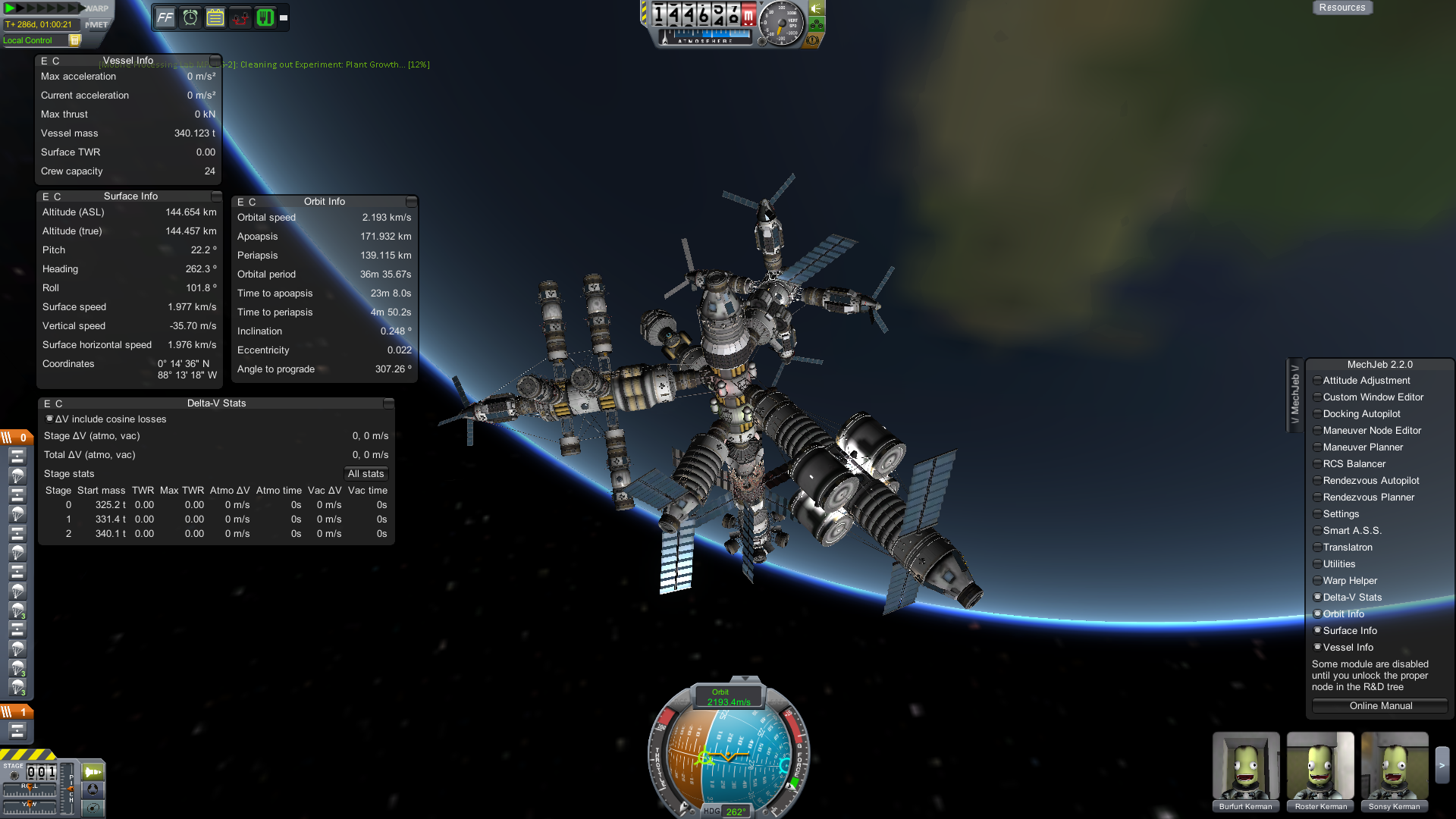Viewport: 1456px width, 819px height.
Task: Open the alarm clock toolbar icon
Action: click(x=190, y=17)
